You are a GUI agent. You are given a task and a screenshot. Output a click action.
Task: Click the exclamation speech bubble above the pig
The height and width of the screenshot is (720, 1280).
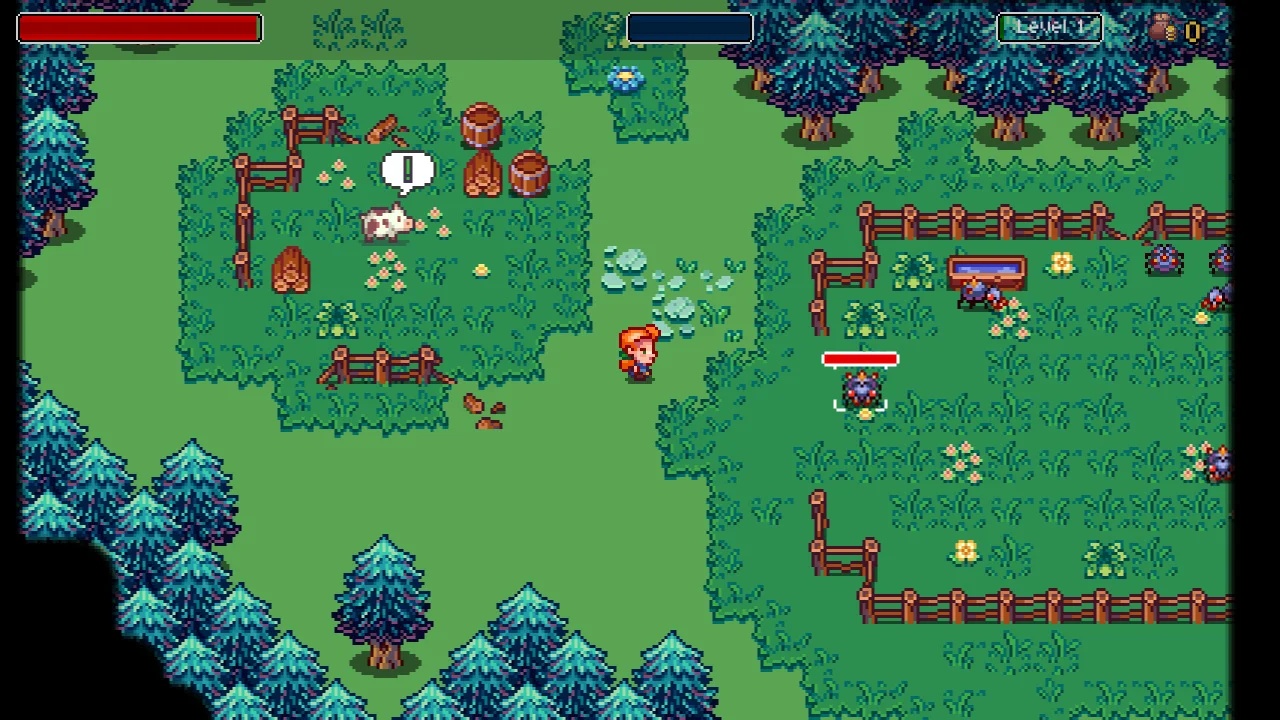pyautogui.click(x=408, y=170)
